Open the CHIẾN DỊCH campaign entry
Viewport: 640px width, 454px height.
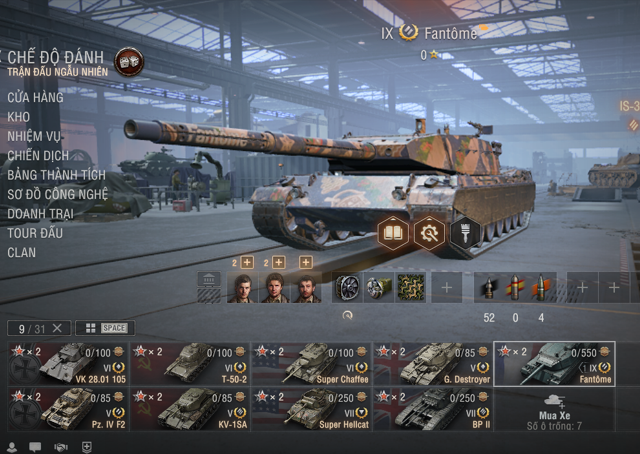(x=36, y=155)
